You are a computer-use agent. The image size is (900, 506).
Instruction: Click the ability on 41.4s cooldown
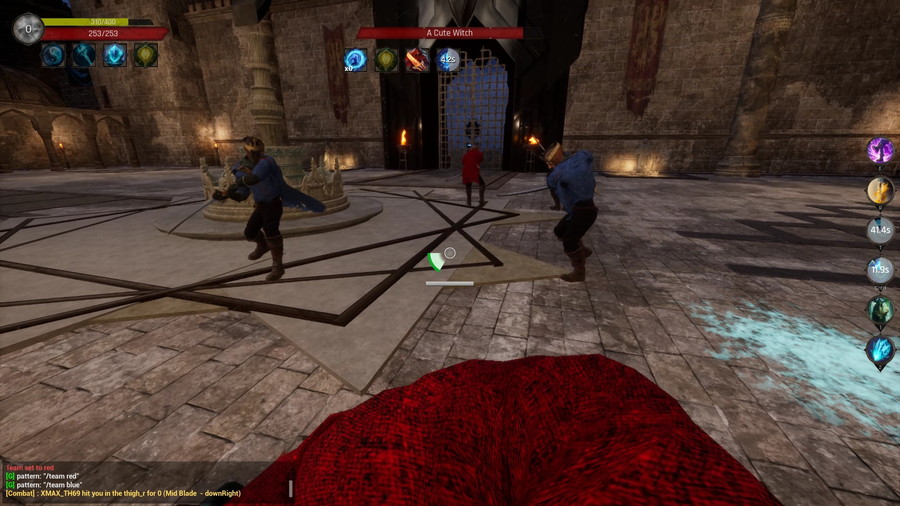pyautogui.click(x=880, y=231)
